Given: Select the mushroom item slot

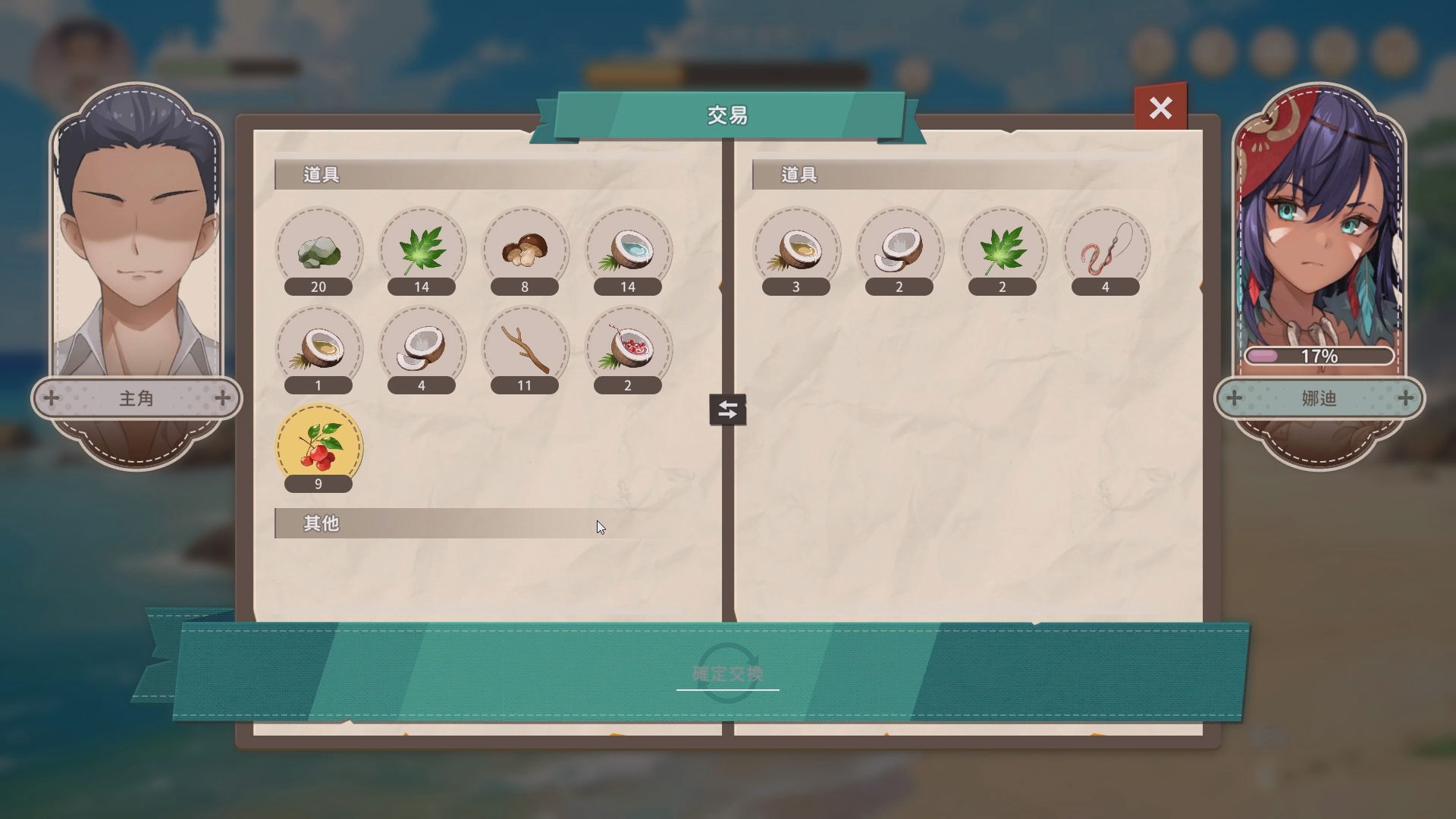Looking at the screenshot, I should coord(525,251).
